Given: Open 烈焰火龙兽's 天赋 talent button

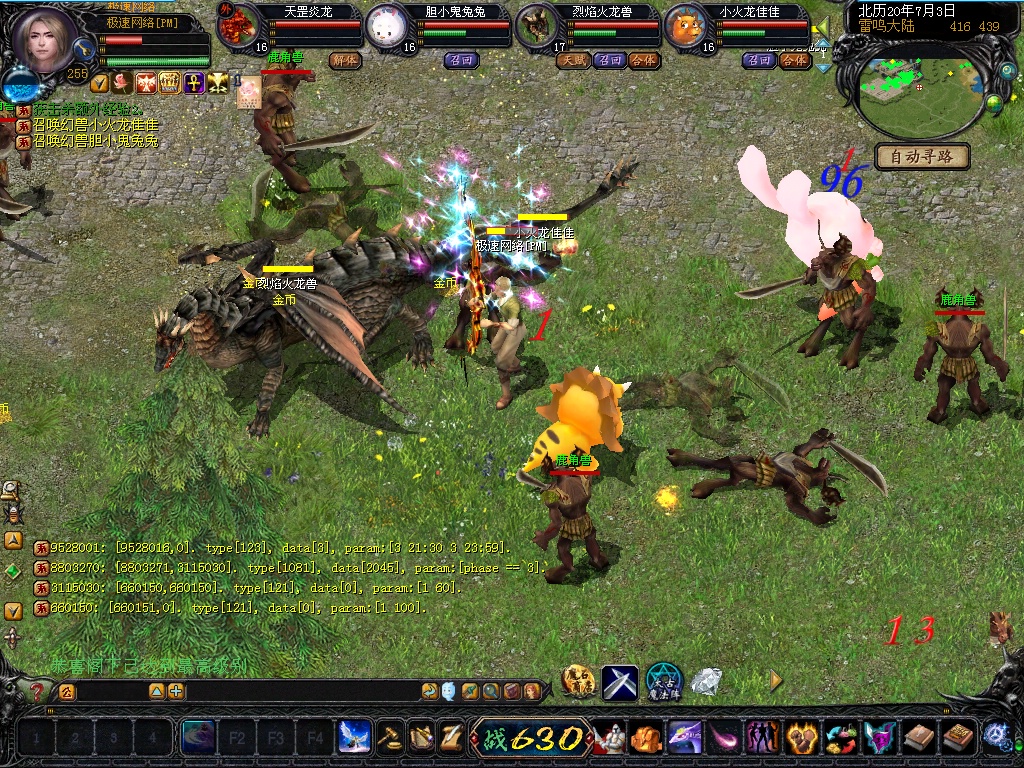Looking at the screenshot, I should point(574,60).
